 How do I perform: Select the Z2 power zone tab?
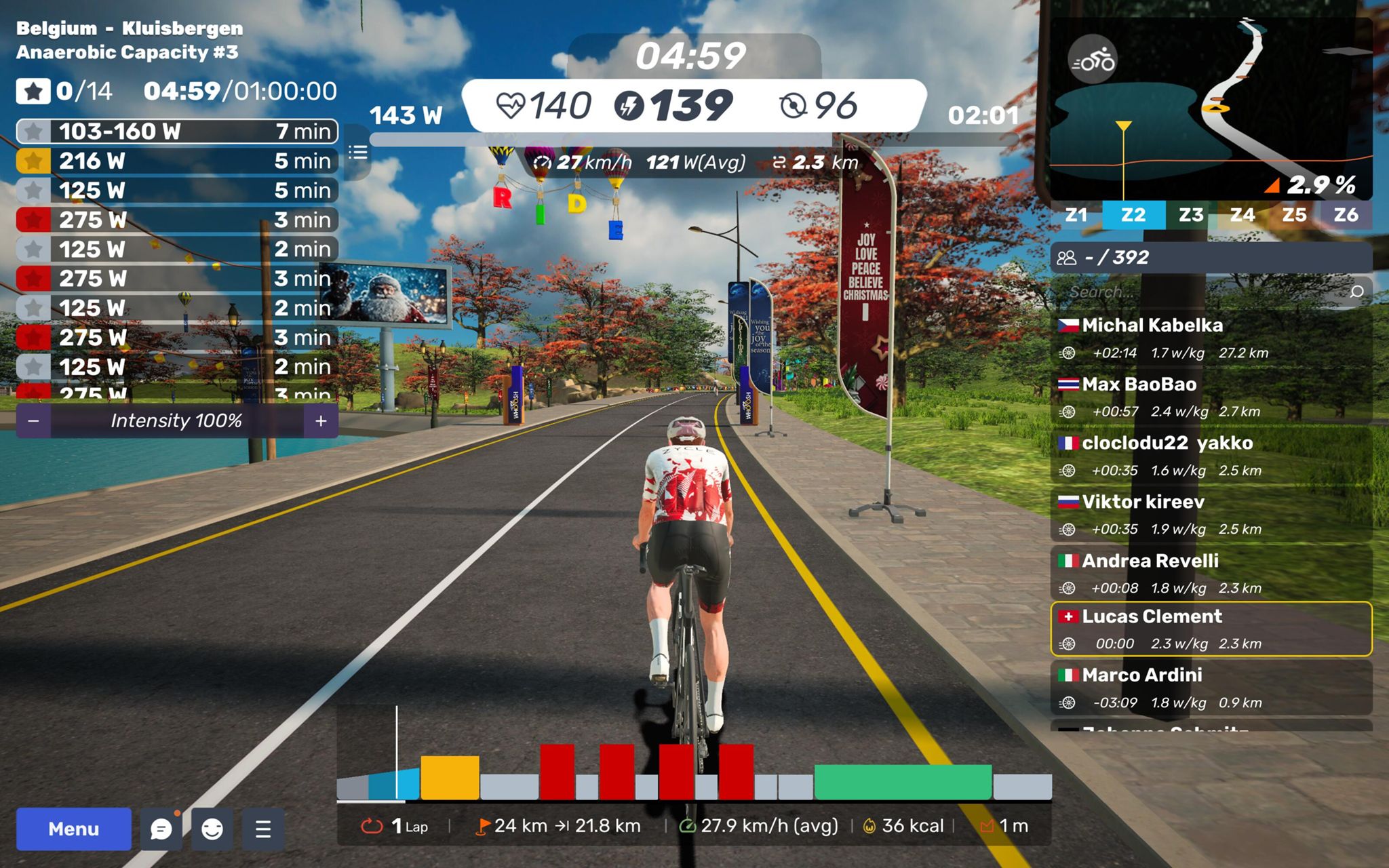coord(1133,215)
